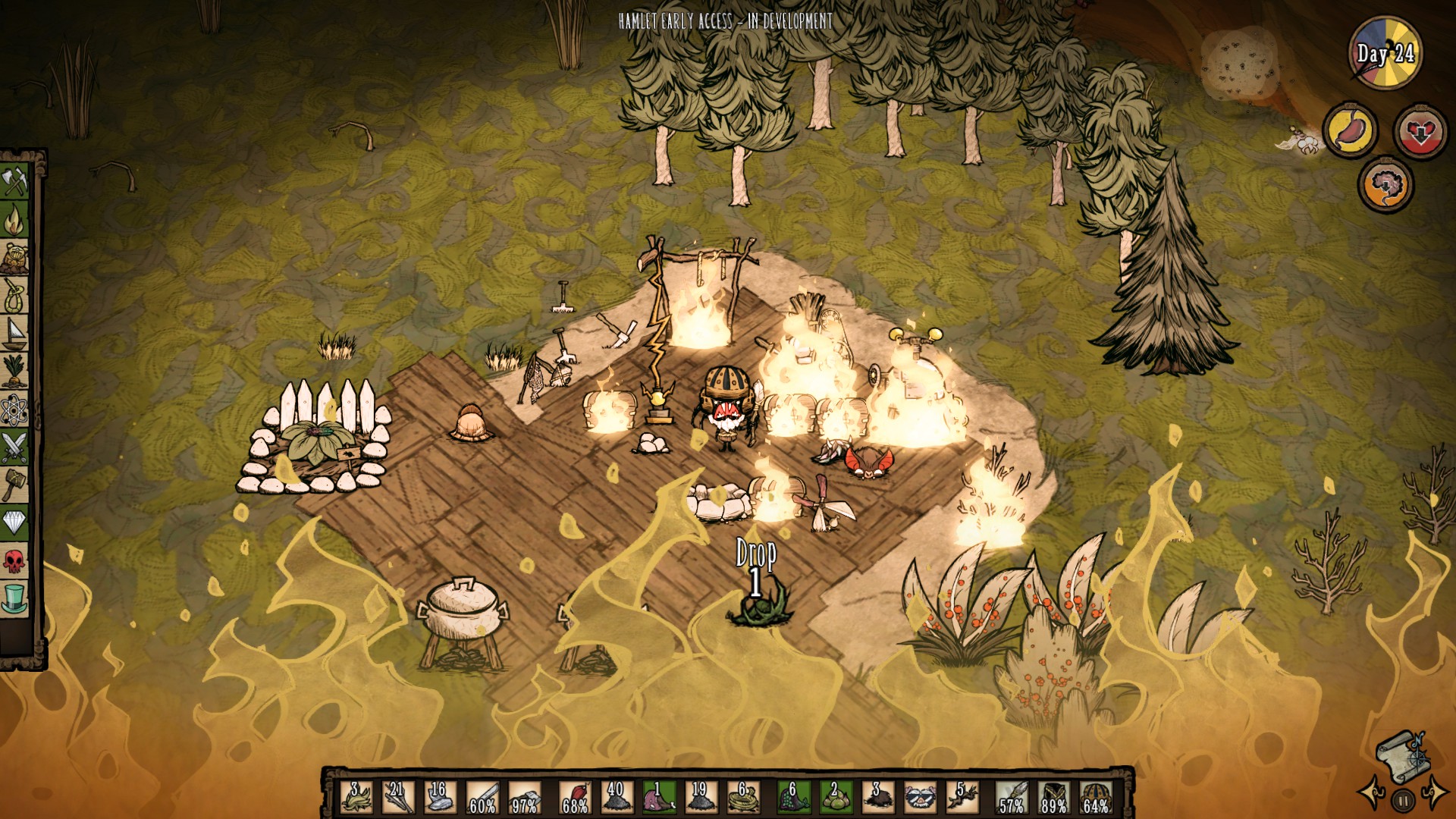
Task: Click the equipped football helmet slot
Action: point(1095,797)
